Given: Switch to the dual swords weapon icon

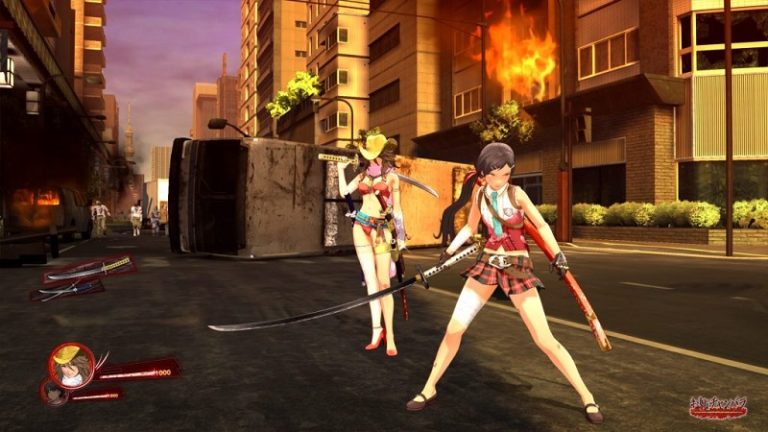Looking at the screenshot, I should pos(68,289).
